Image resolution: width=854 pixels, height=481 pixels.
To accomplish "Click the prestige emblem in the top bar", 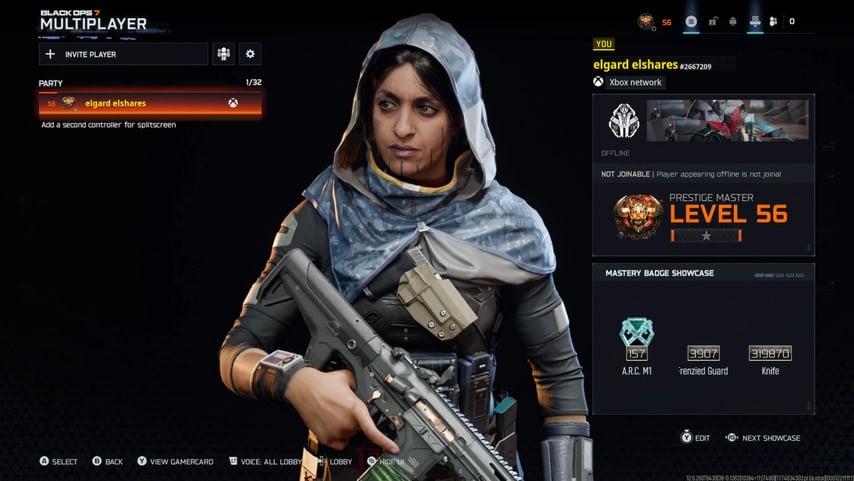I will [648, 21].
